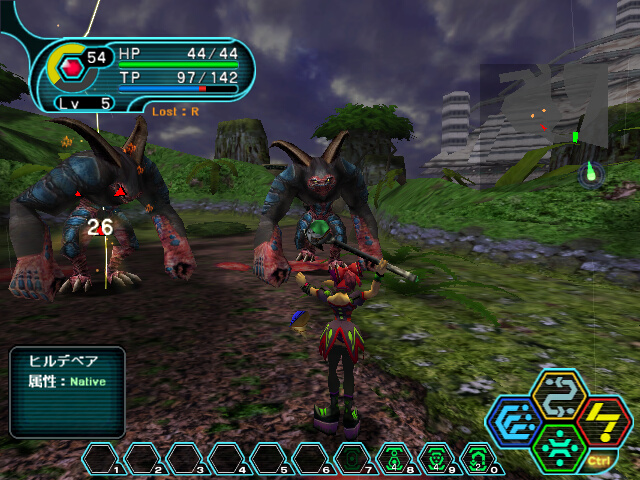Select the dim icon in hotbar slot 7
This screenshot has height=480, width=640.
pyautogui.click(x=352, y=458)
